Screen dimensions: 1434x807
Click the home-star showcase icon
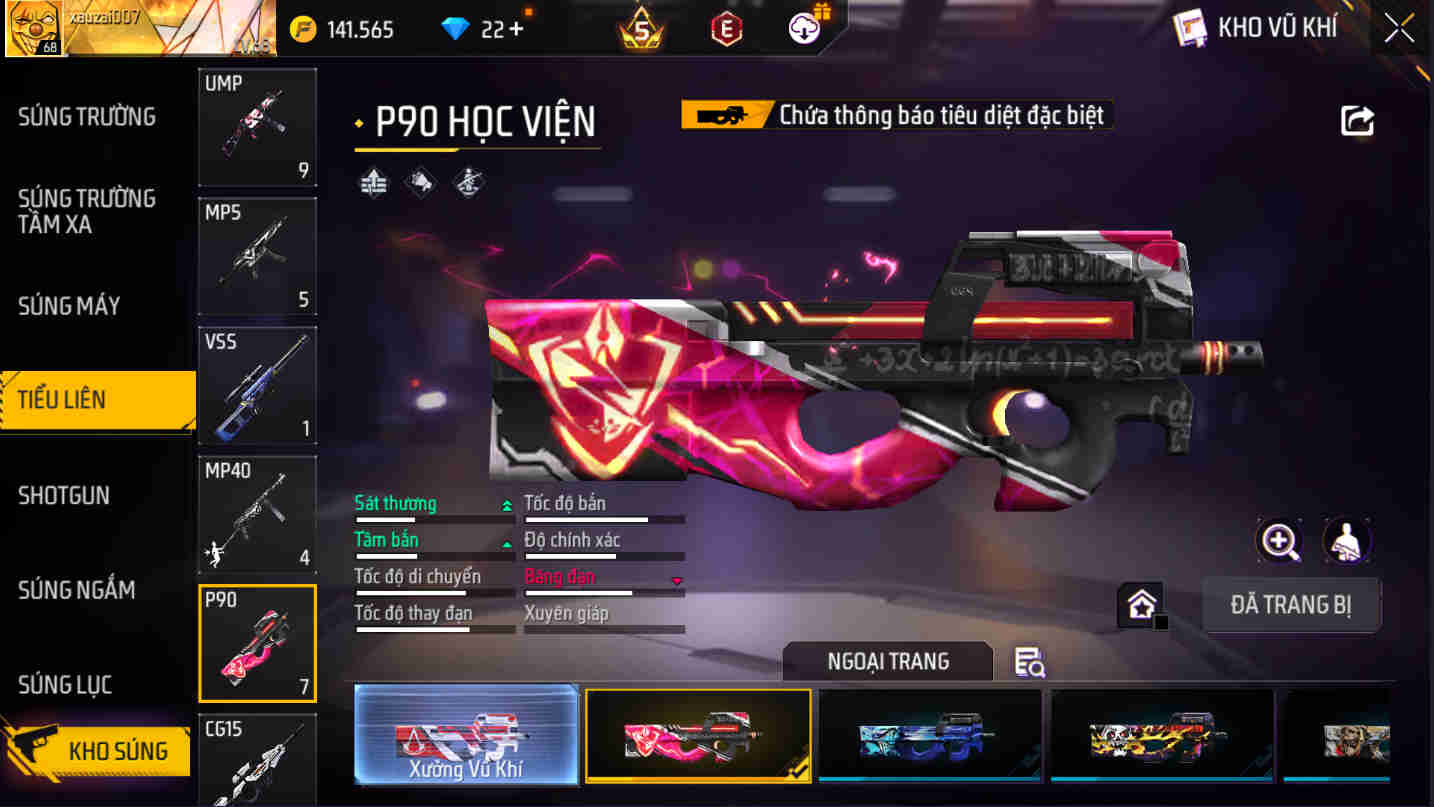tap(1141, 604)
